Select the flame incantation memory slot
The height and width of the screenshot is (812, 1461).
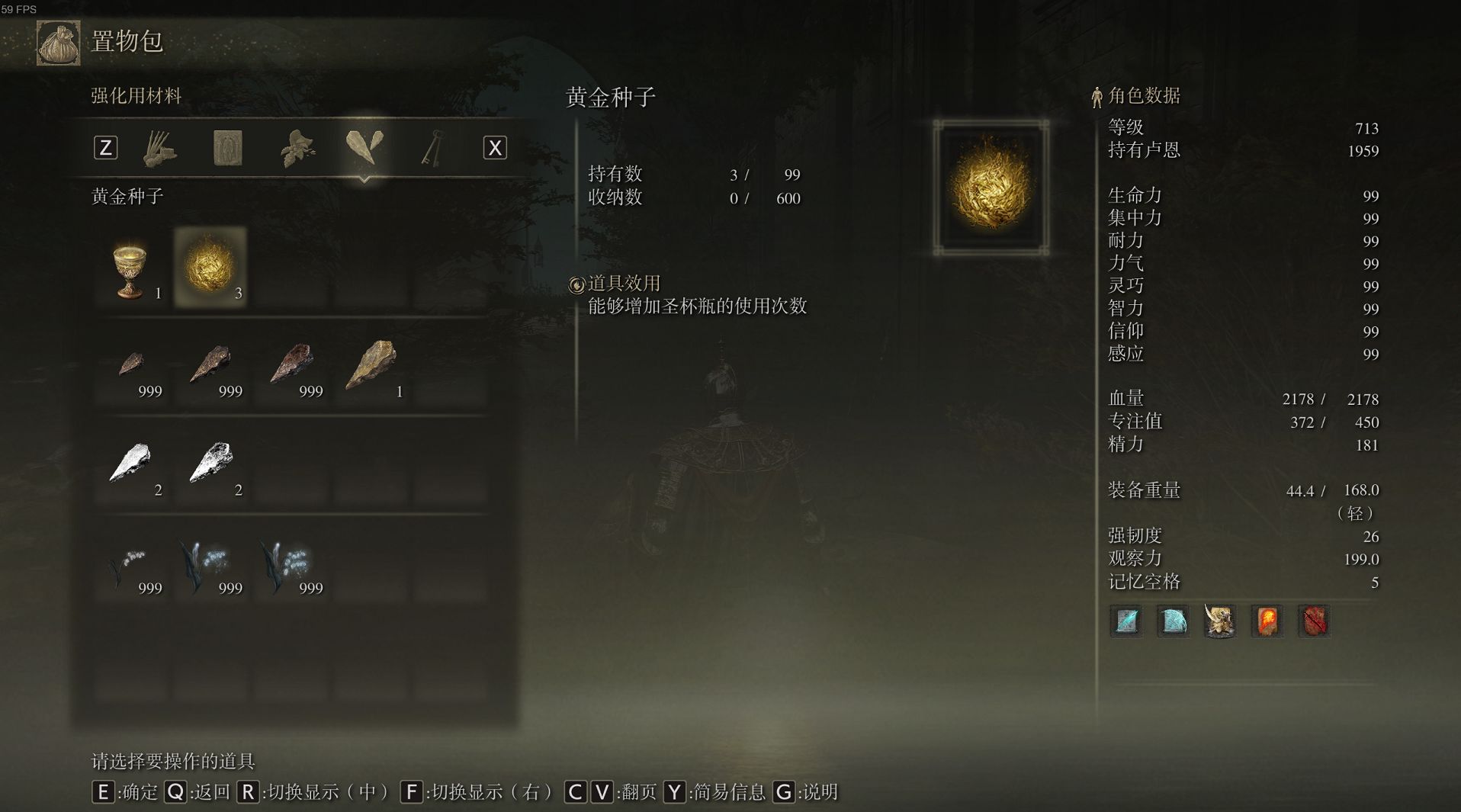pos(1267,621)
